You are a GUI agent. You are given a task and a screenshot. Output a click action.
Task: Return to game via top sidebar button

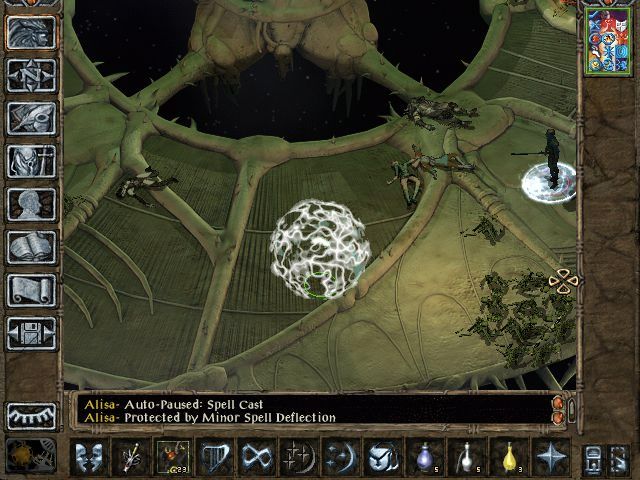(x=31, y=32)
